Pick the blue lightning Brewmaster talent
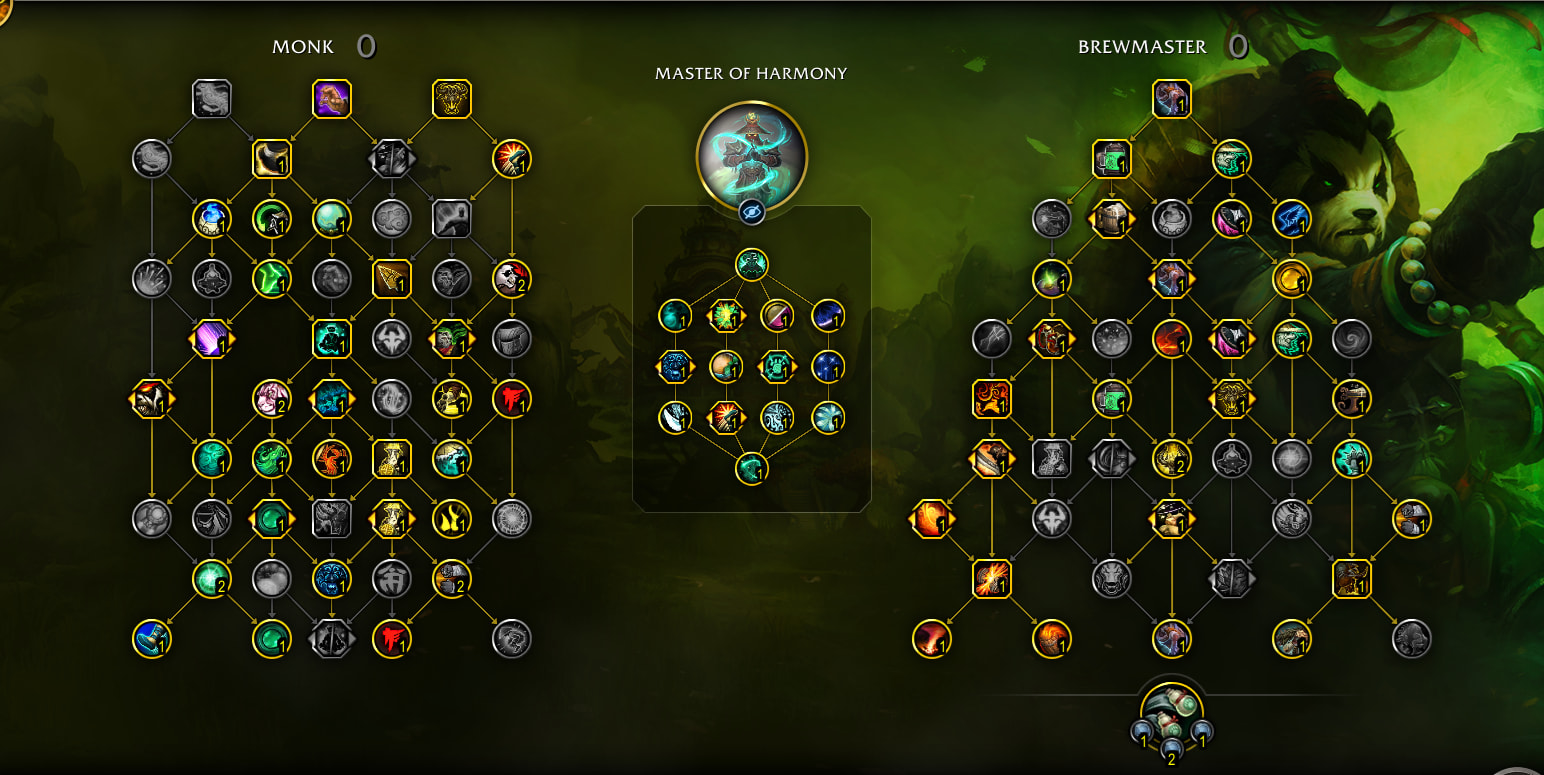The width and height of the screenshot is (1544, 775). coord(1291,219)
